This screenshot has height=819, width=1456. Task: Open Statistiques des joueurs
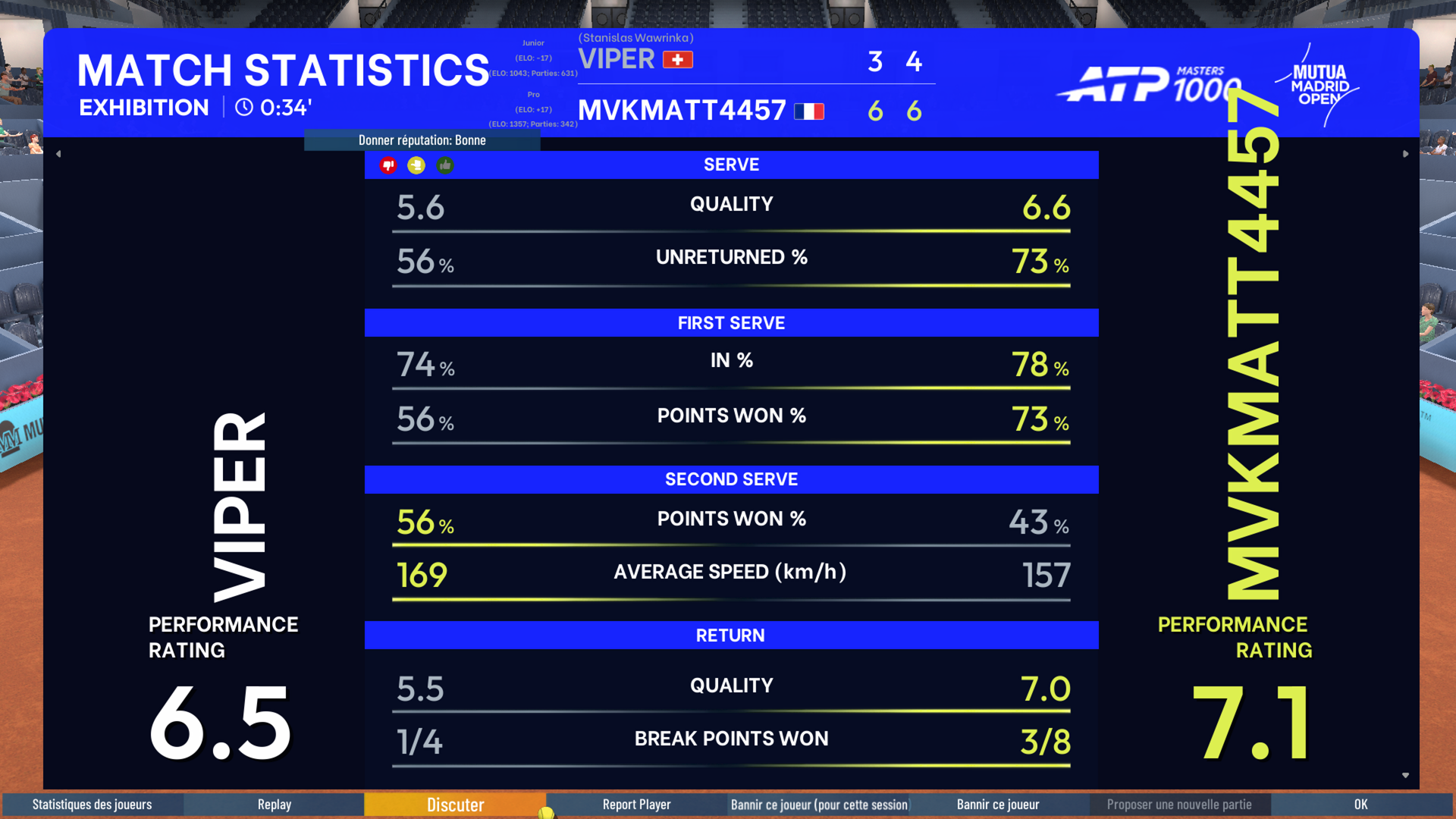(x=92, y=805)
